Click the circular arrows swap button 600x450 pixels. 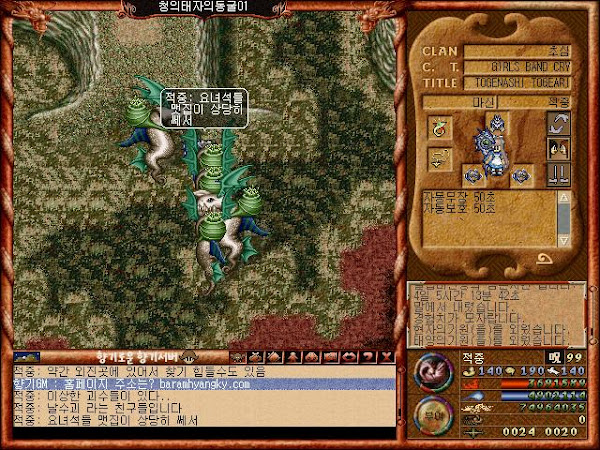tap(559, 124)
